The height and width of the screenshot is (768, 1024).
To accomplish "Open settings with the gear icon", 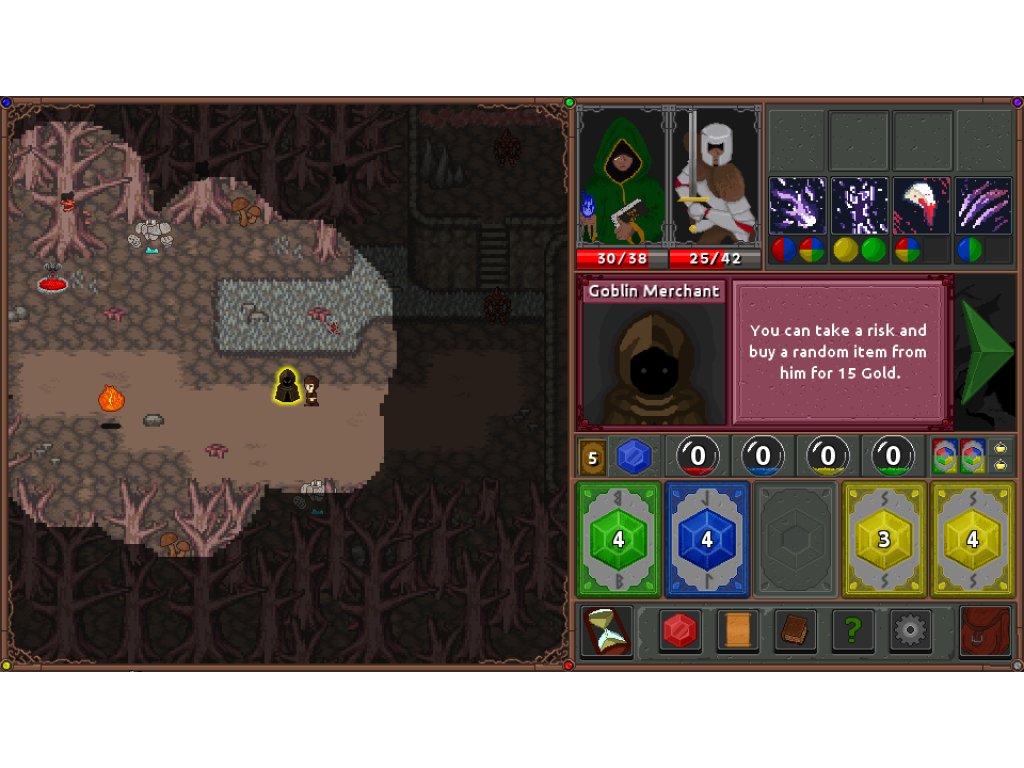I will (910, 631).
